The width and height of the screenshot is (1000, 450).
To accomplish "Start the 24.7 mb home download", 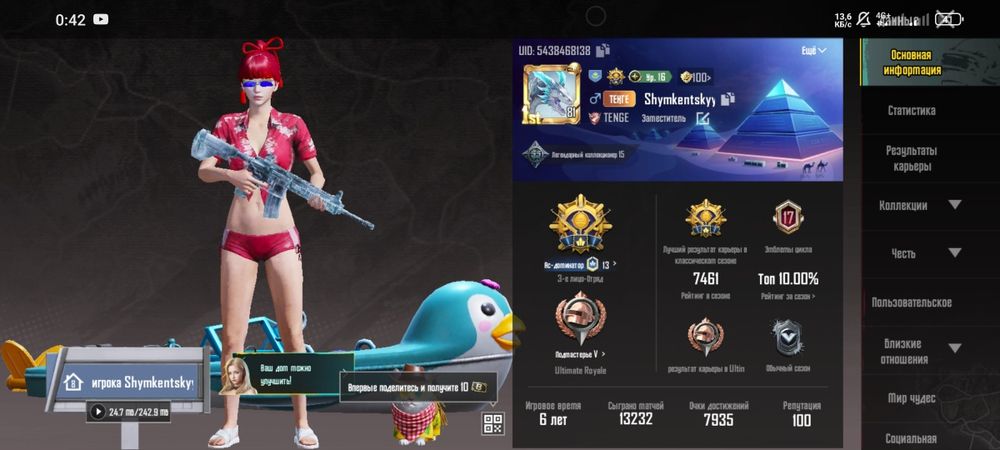I will click(98, 411).
